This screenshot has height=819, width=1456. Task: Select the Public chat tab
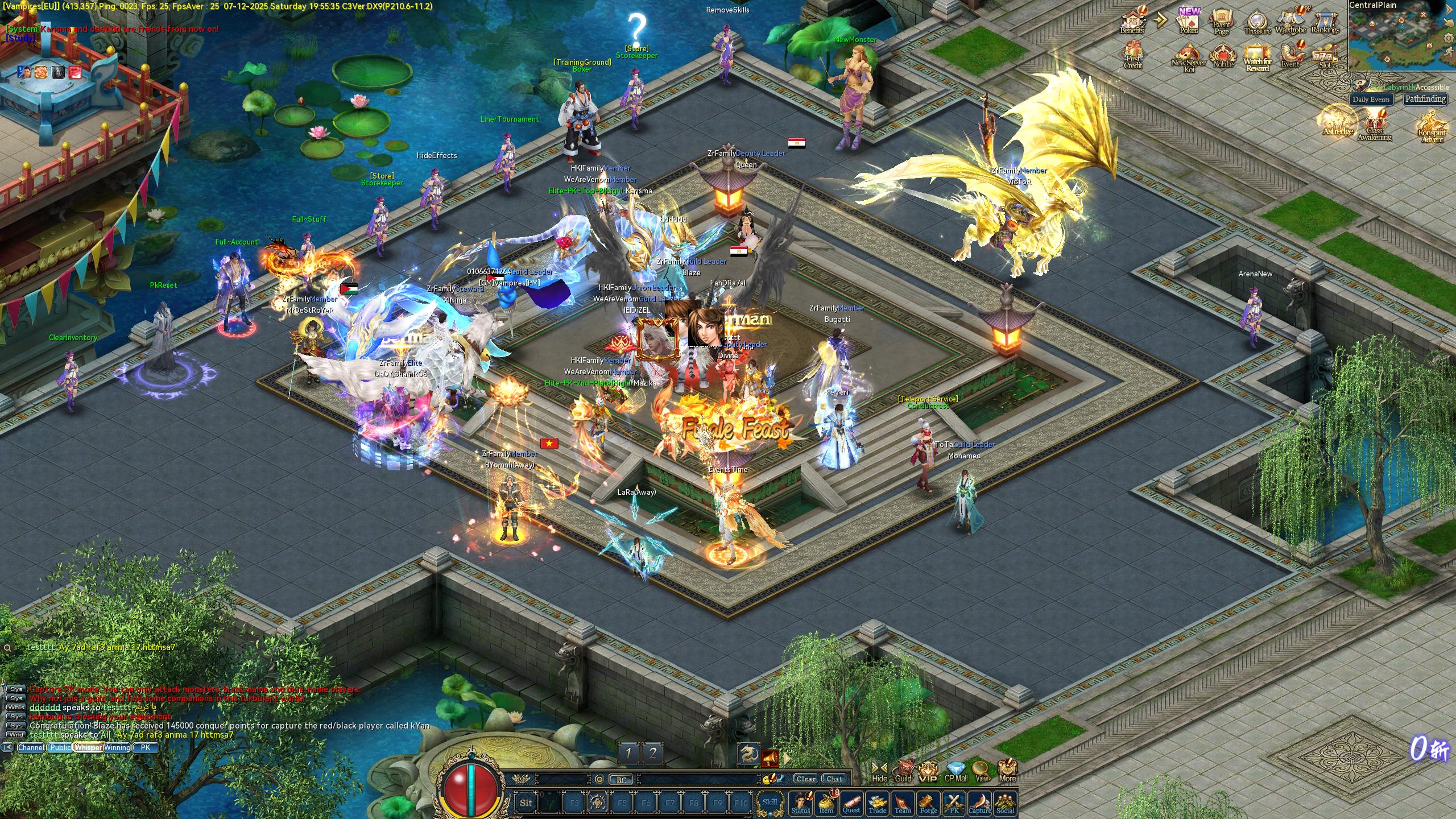[60, 747]
